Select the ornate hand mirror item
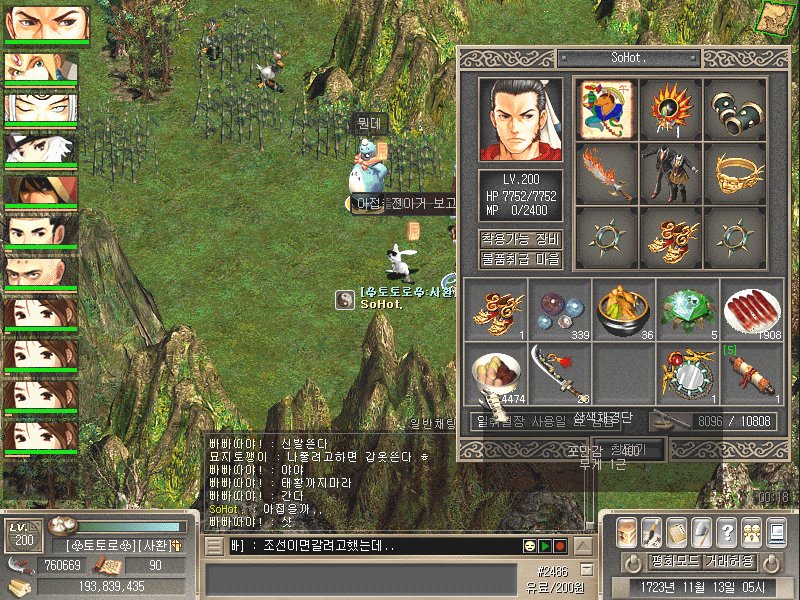Screen dimensions: 800x600 point(687,373)
